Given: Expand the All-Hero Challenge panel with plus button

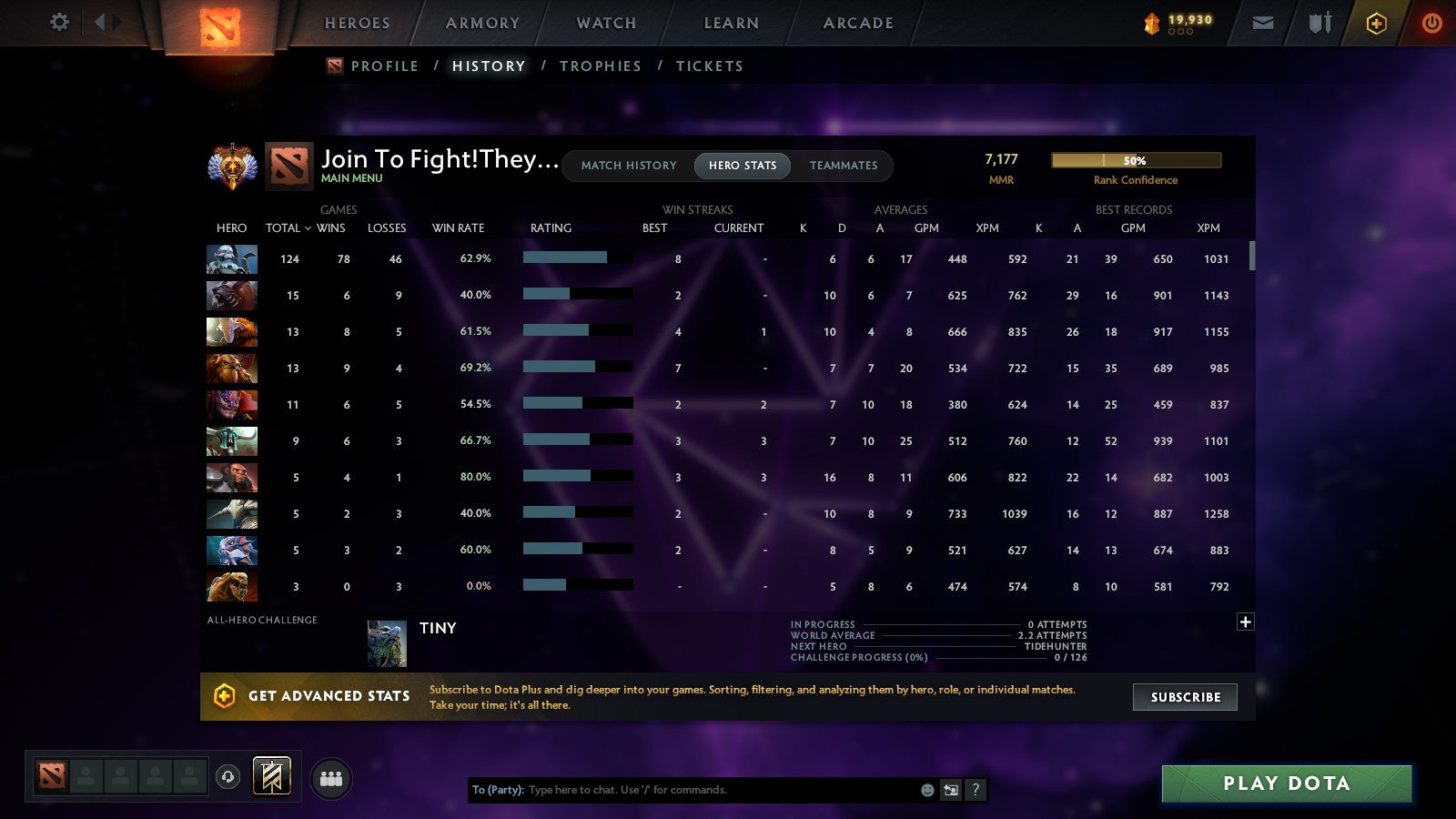Looking at the screenshot, I should click(1245, 621).
